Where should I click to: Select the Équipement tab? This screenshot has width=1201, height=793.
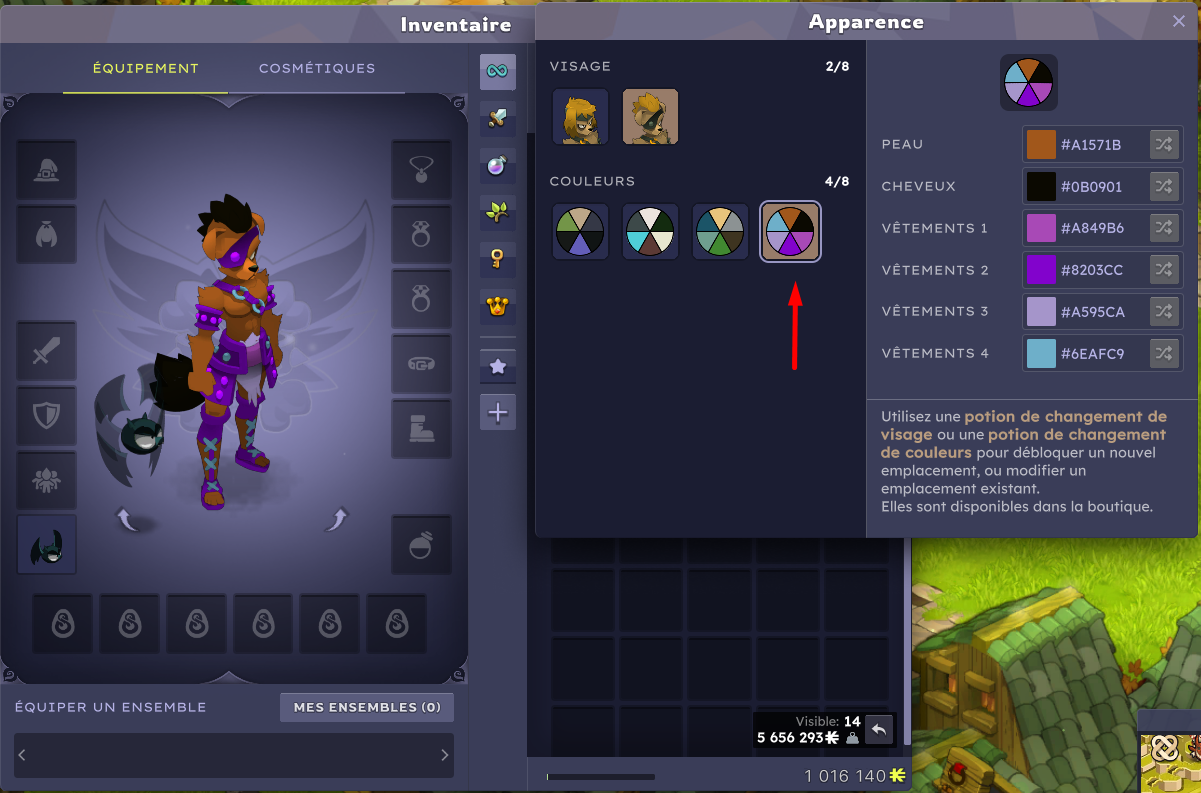(x=146, y=68)
